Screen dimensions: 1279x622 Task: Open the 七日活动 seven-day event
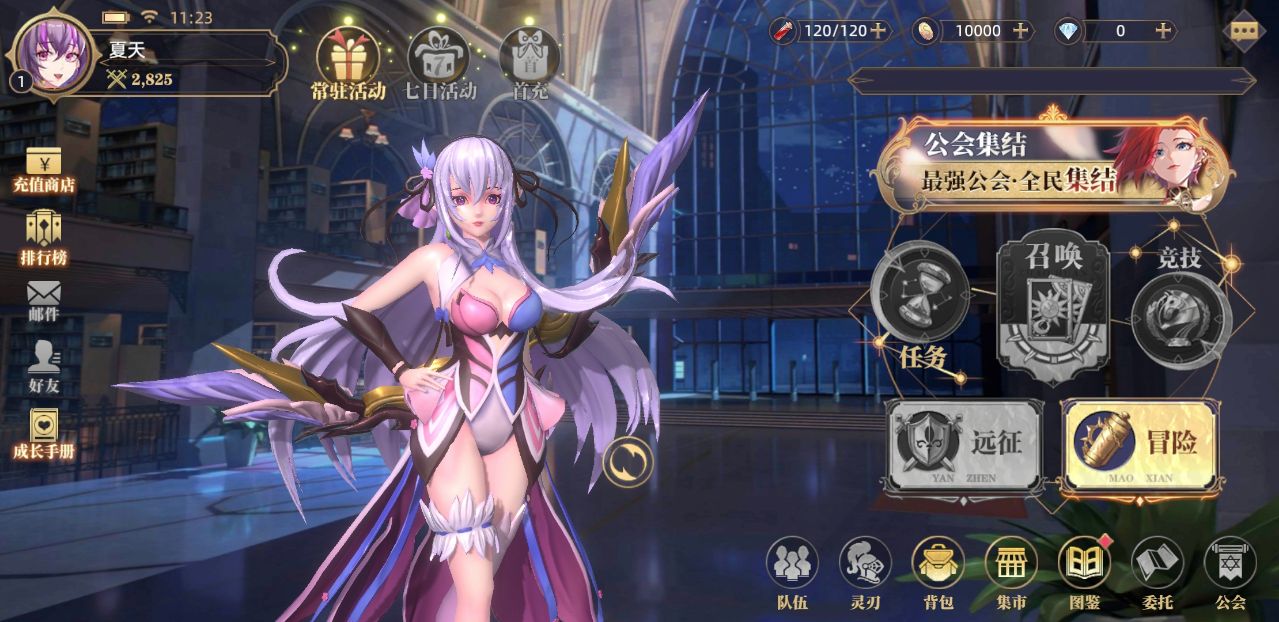pyautogui.click(x=440, y=57)
